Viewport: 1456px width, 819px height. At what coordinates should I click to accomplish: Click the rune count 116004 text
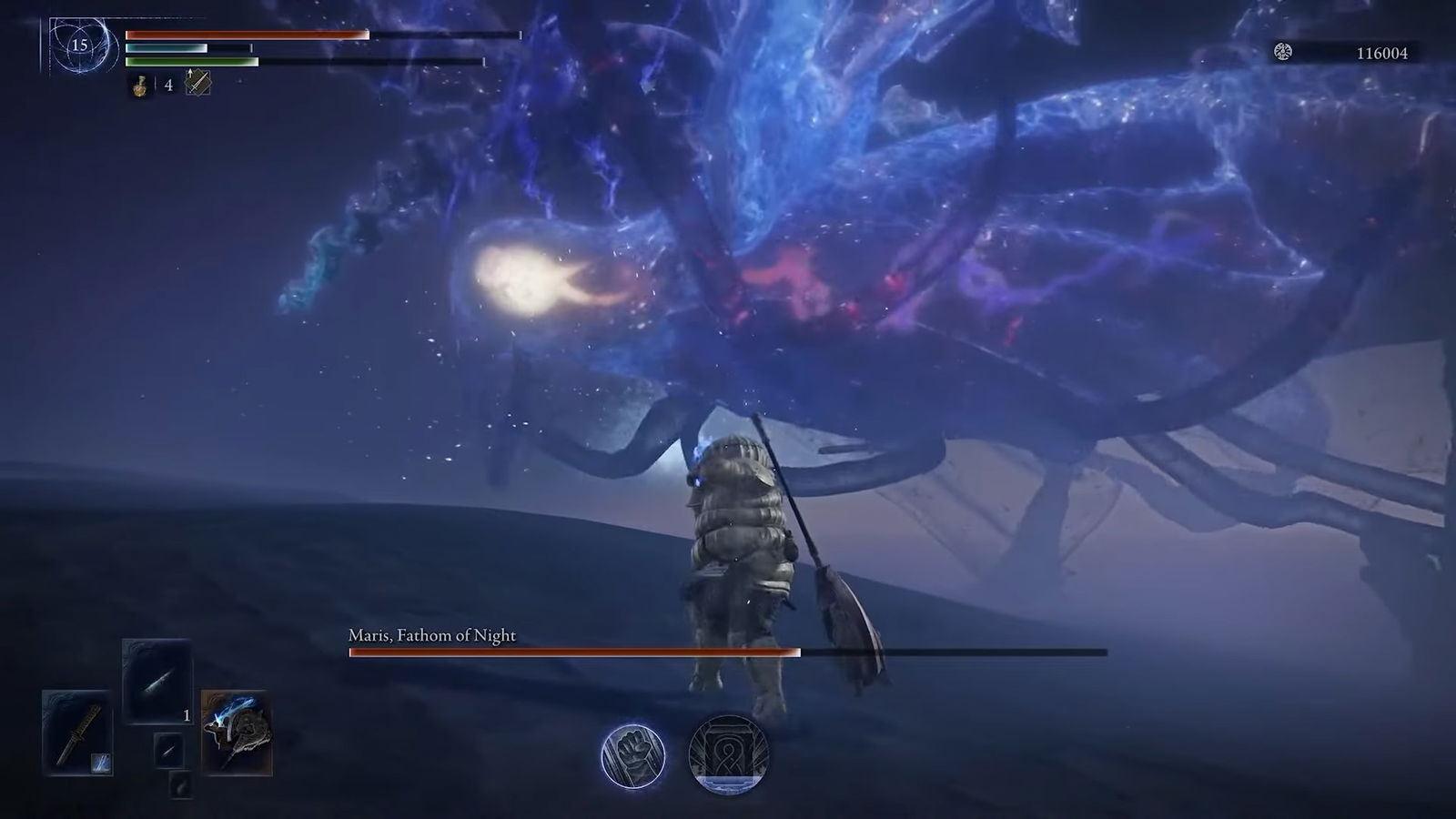coord(1383,54)
